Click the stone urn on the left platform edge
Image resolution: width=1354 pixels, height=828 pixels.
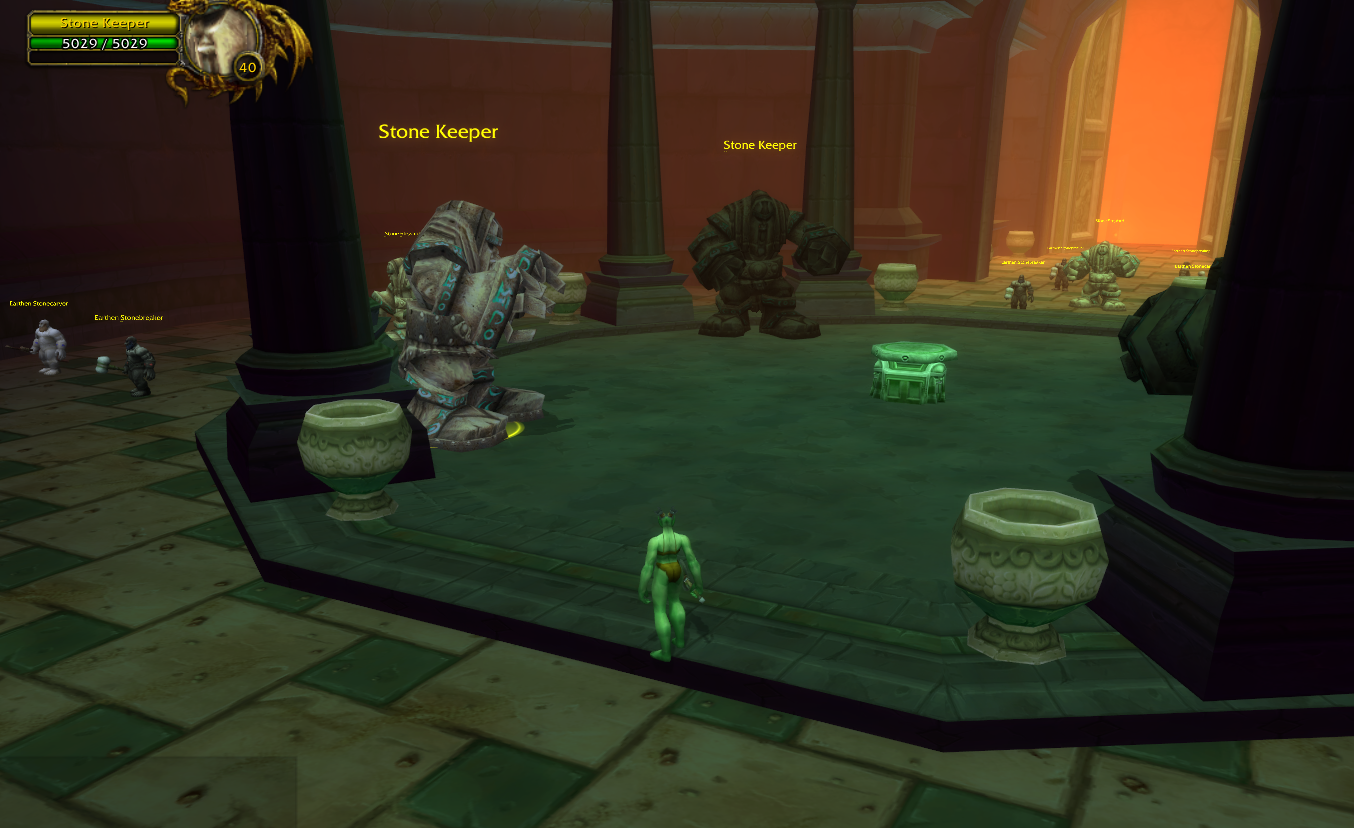352,450
